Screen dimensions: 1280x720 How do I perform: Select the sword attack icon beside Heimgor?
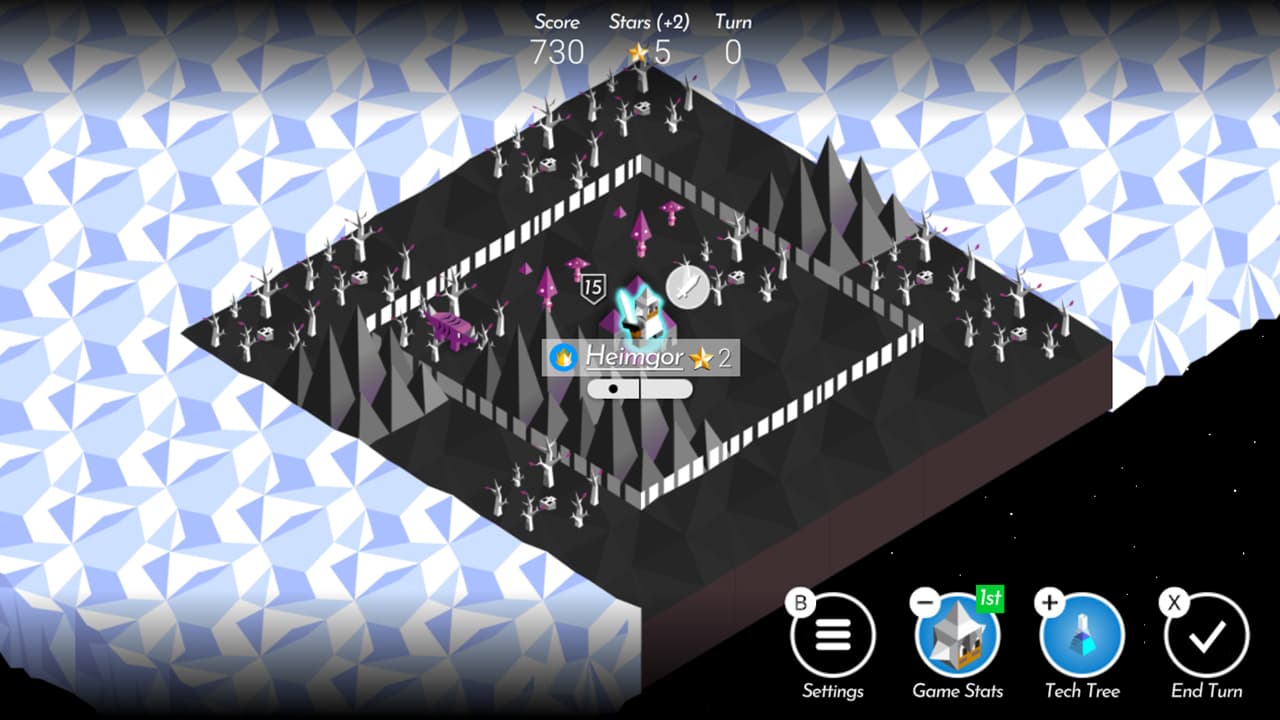pyautogui.click(x=687, y=285)
